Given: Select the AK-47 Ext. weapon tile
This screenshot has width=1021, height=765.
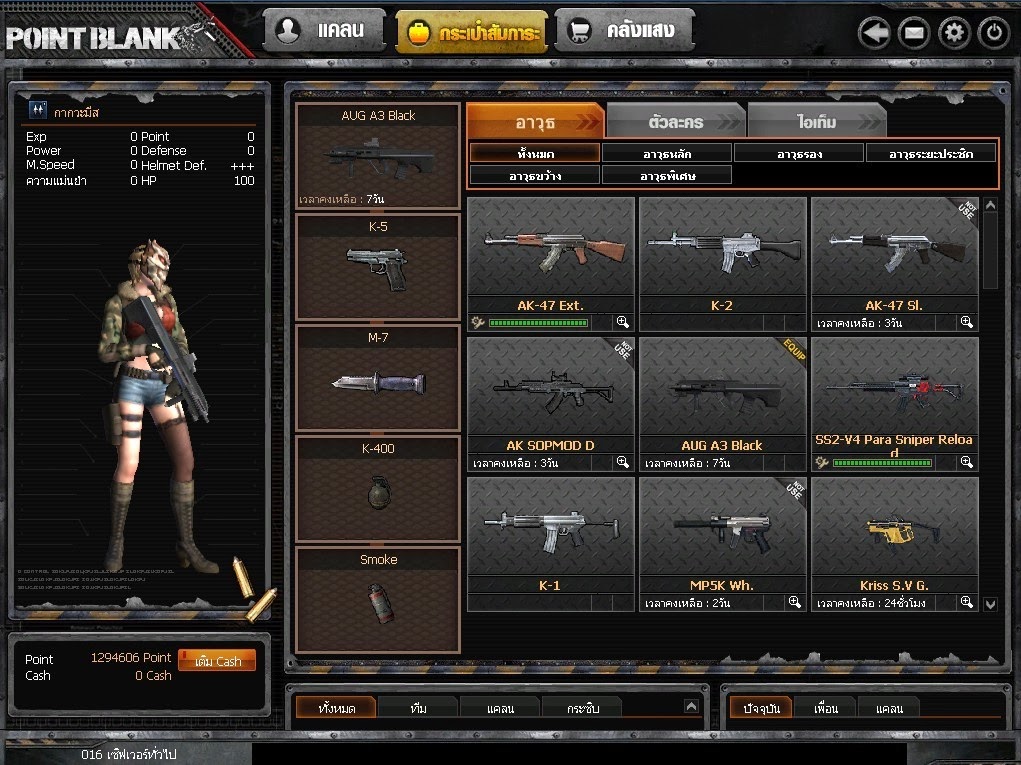Looking at the screenshot, I should 551,255.
